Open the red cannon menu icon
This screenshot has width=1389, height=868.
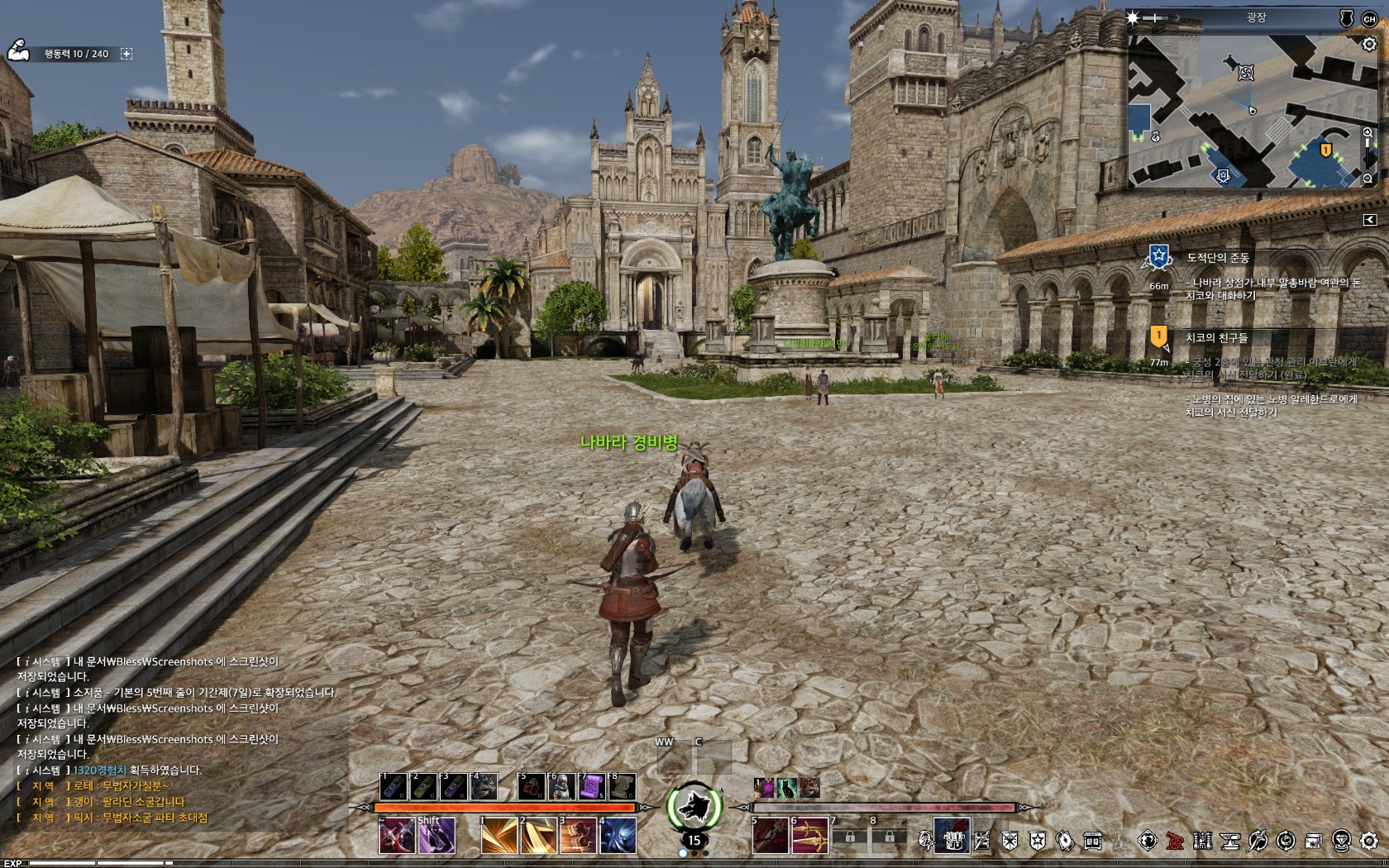[x=1175, y=842]
